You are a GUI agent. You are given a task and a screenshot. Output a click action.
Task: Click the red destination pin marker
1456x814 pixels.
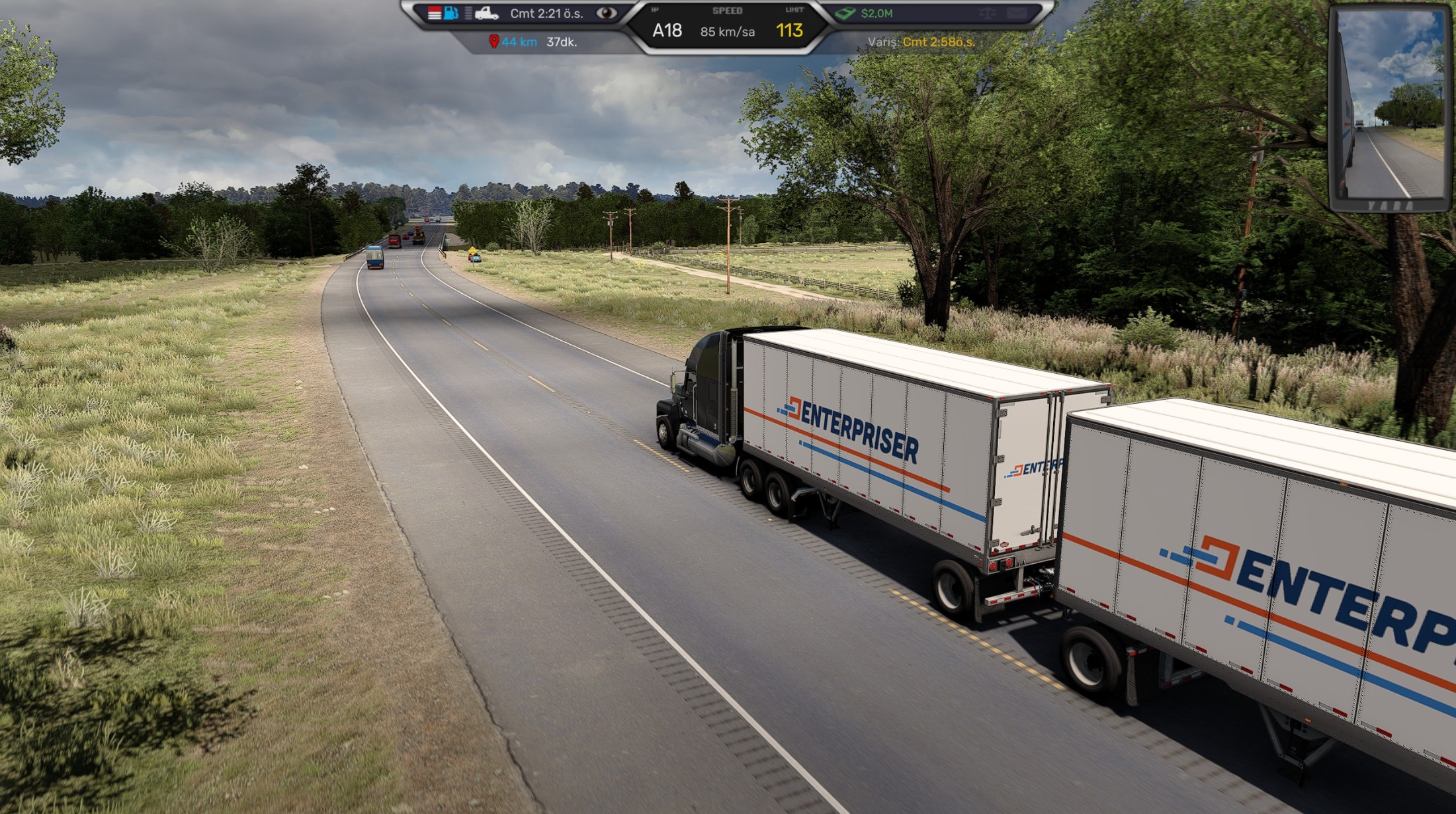click(x=493, y=42)
